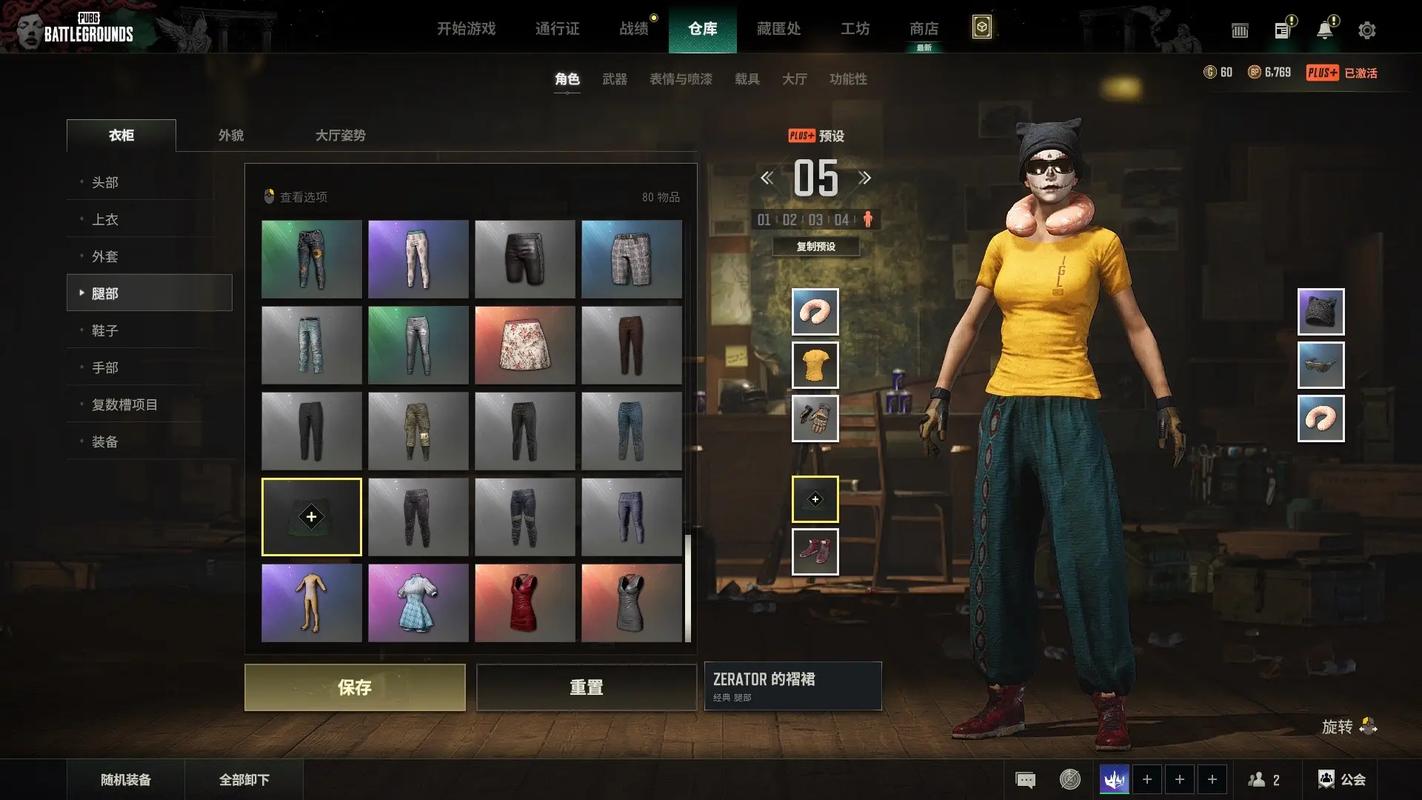Select the equipped yellow shirt slot
1422x800 pixels.
tap(815, 365)
